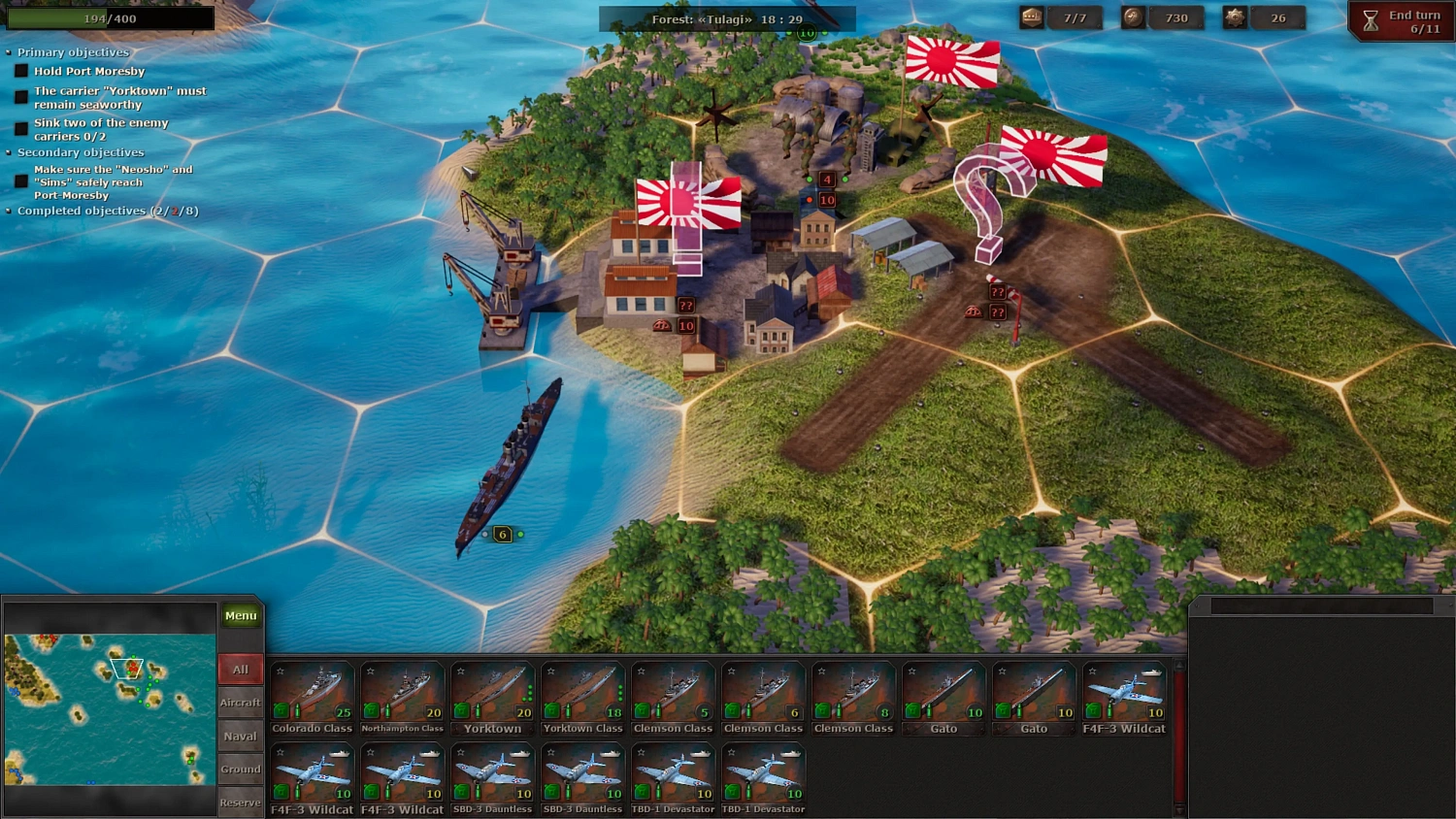Open the Menu button

240,614
